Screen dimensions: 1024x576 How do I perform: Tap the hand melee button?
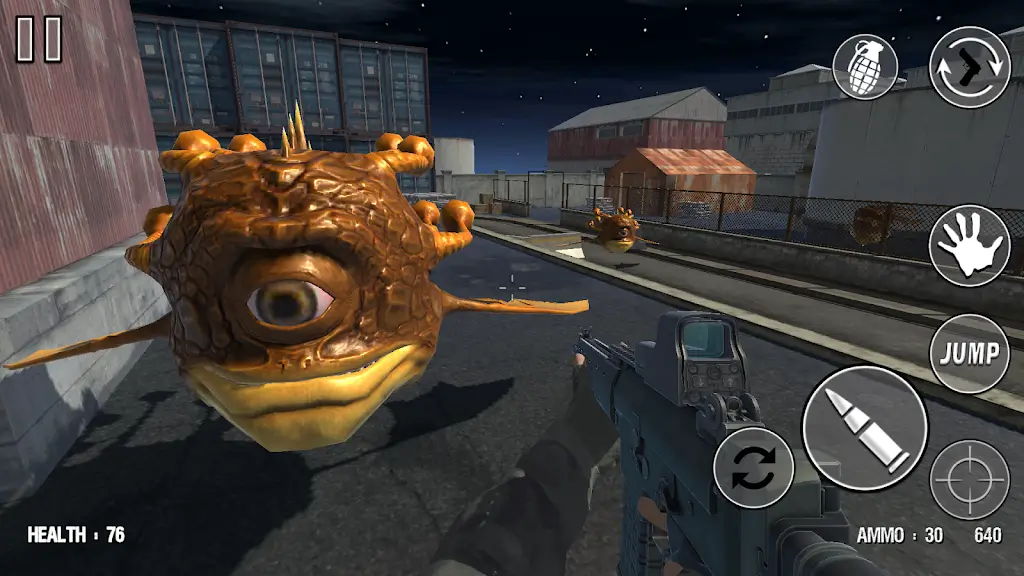pos(969,245)
